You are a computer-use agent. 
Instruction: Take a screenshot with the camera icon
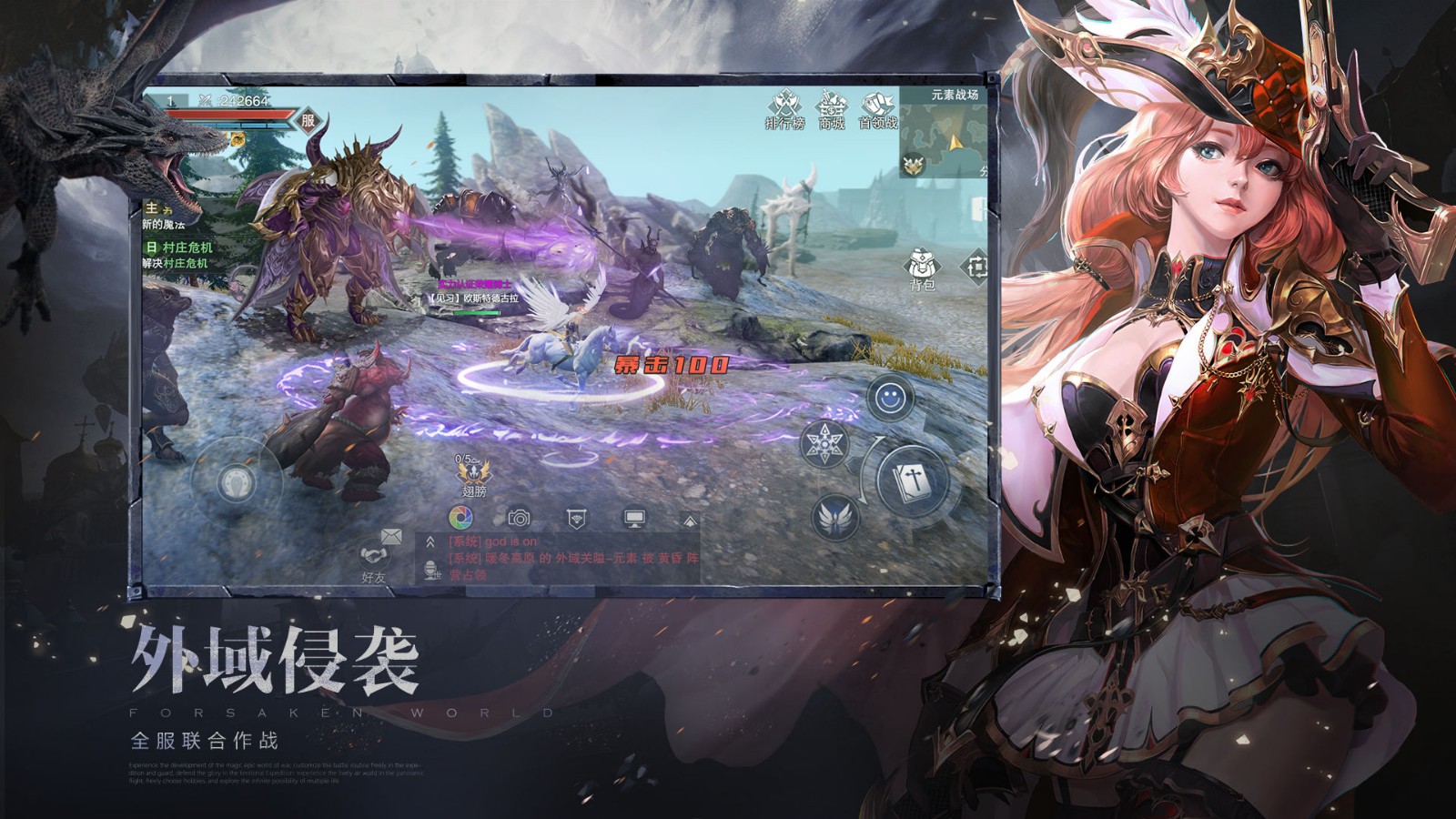coord(519,518)
